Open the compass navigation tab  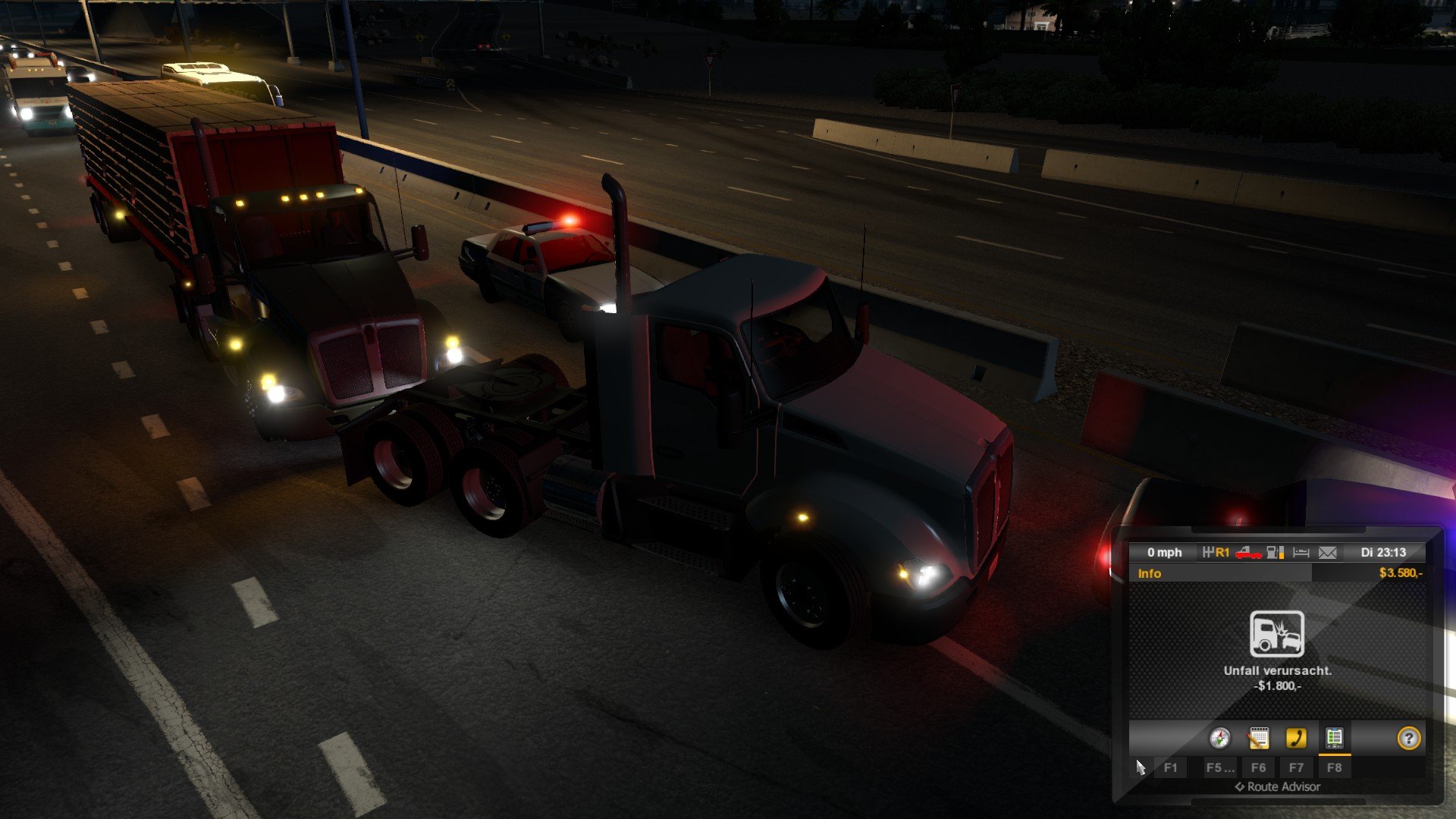click(x=1219, y=738)
